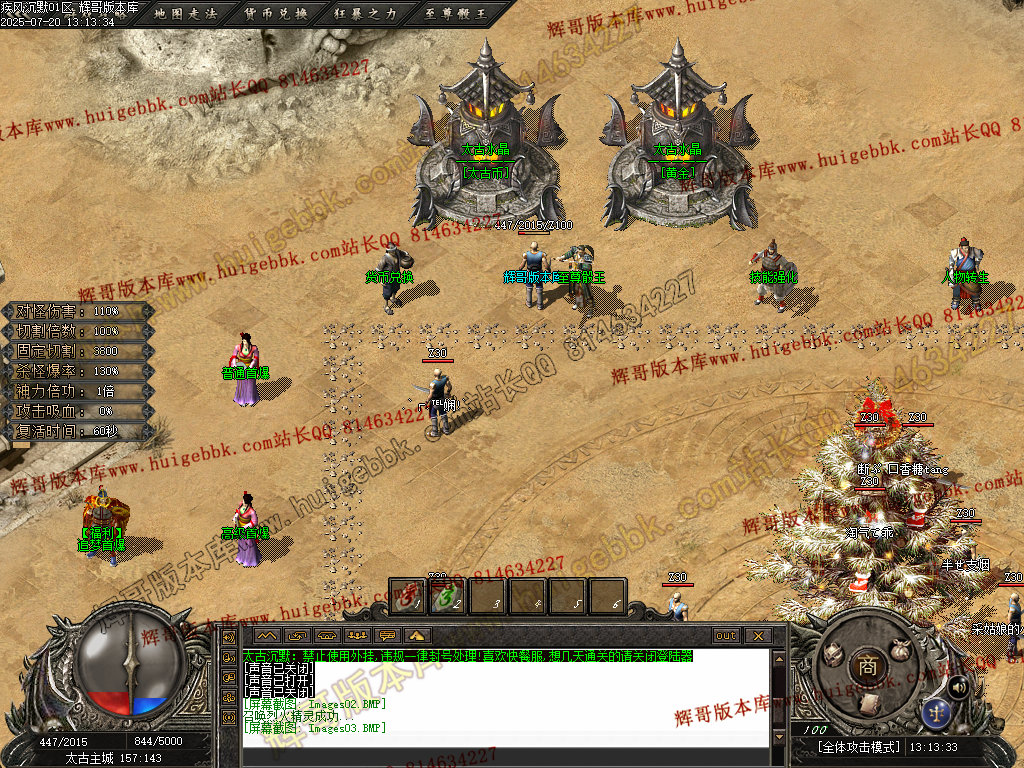Click the chat panel's 'out' button
The width and height of the screenshot is (1024, 768).
coord(726,636)
